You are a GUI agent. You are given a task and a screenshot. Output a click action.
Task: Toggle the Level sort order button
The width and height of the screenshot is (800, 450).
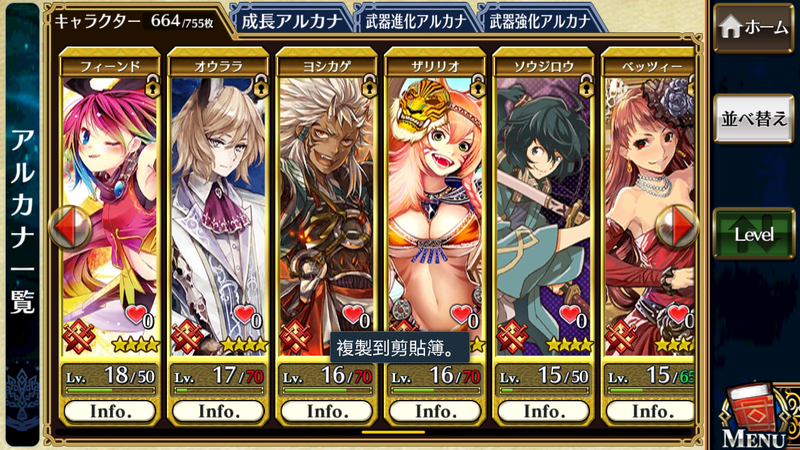click(756, 234)
